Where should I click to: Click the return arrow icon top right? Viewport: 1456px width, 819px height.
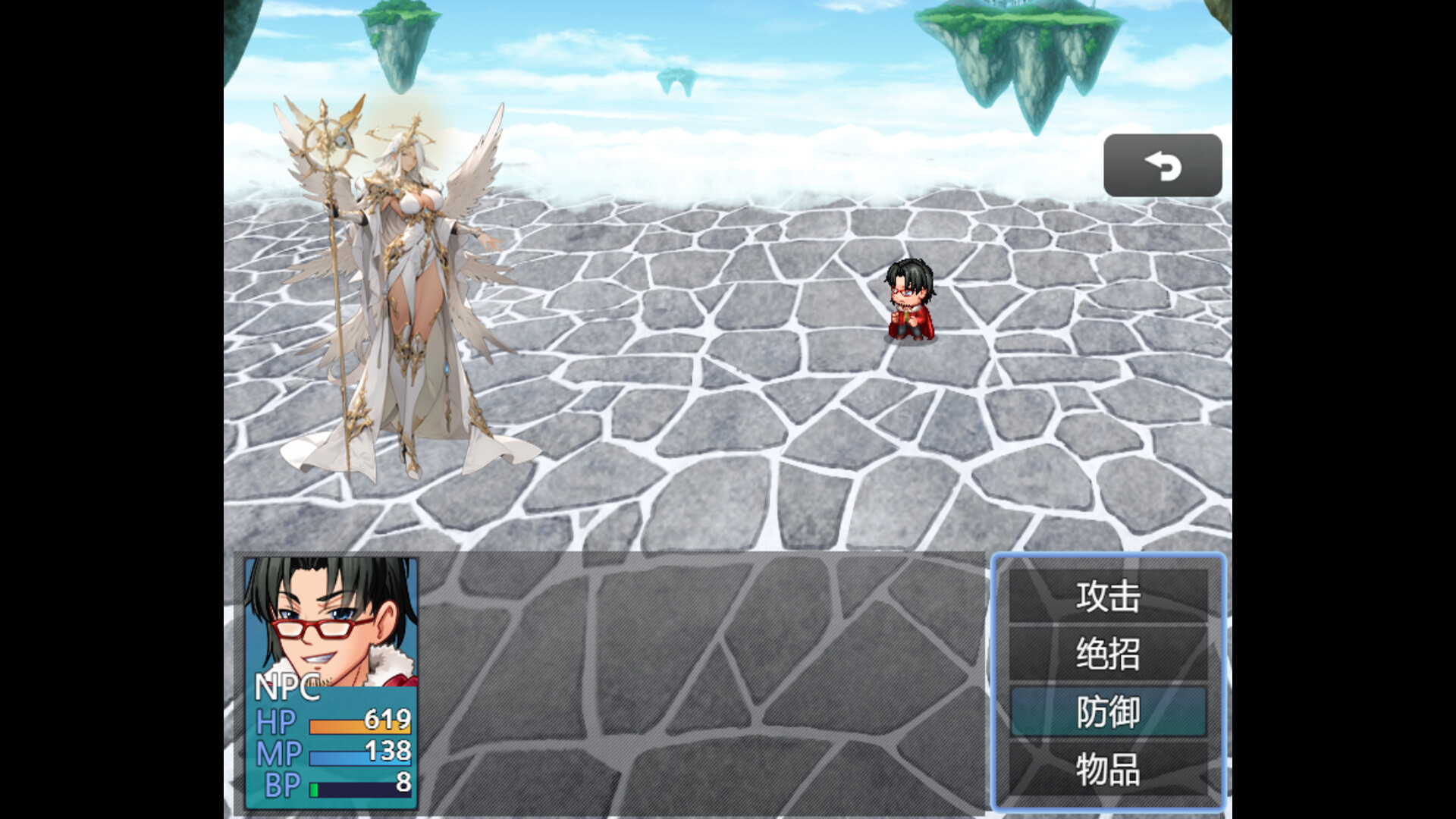click(1164, 165)
